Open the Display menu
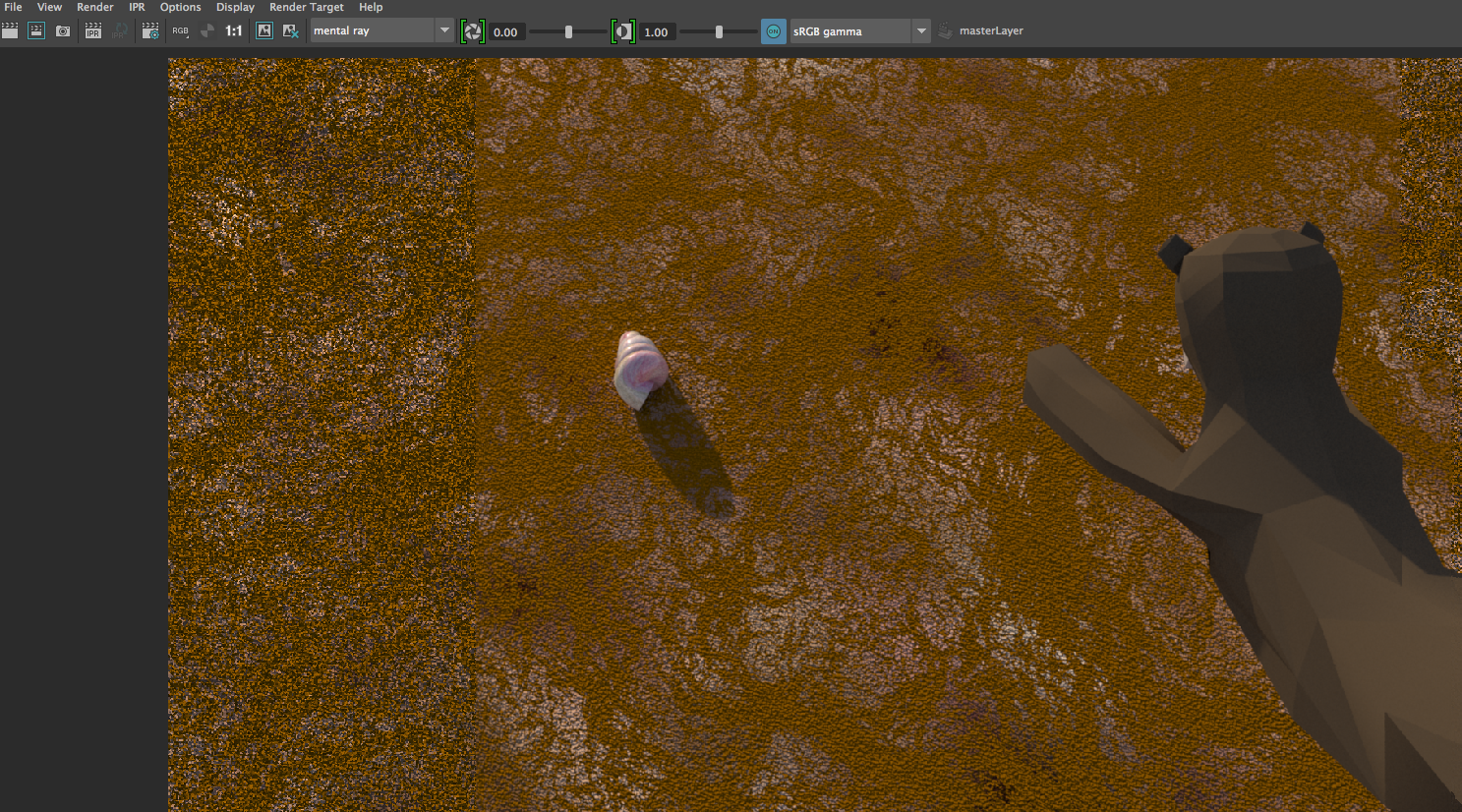 (x=235, y=7)
